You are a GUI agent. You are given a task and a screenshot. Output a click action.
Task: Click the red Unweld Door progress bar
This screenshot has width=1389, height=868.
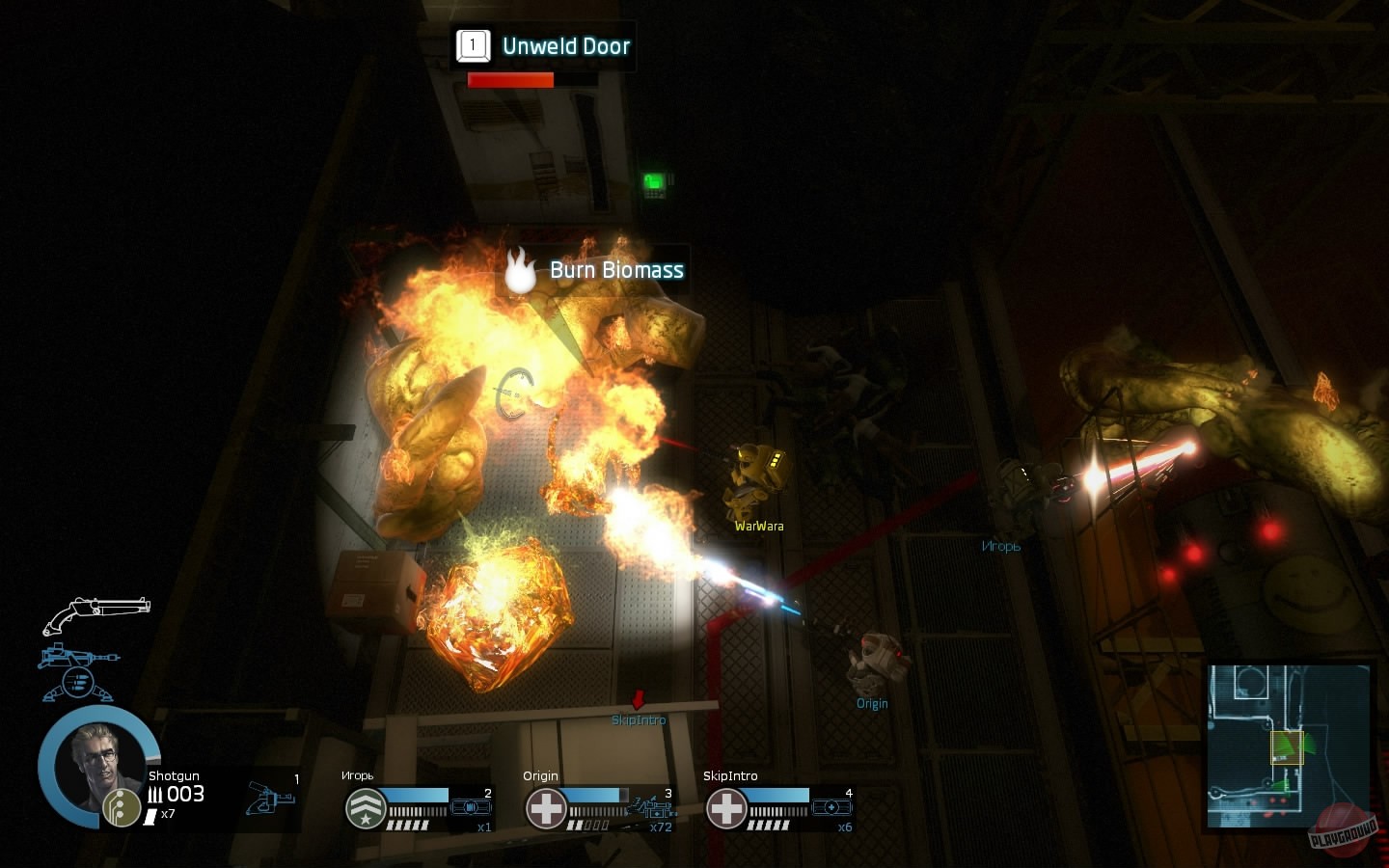pyautogui.click(x=509, y=80)
